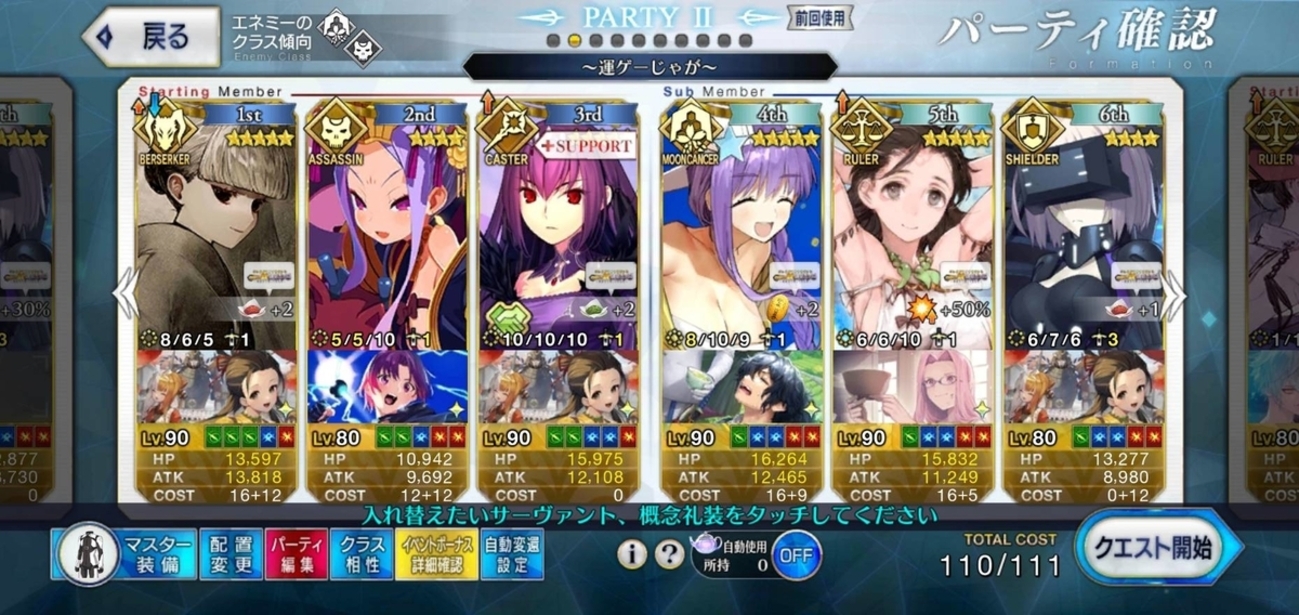Viewport: 1299px width, 615px height.
Task: Switch to previous party with left arrow
Action: coord(124,297)
